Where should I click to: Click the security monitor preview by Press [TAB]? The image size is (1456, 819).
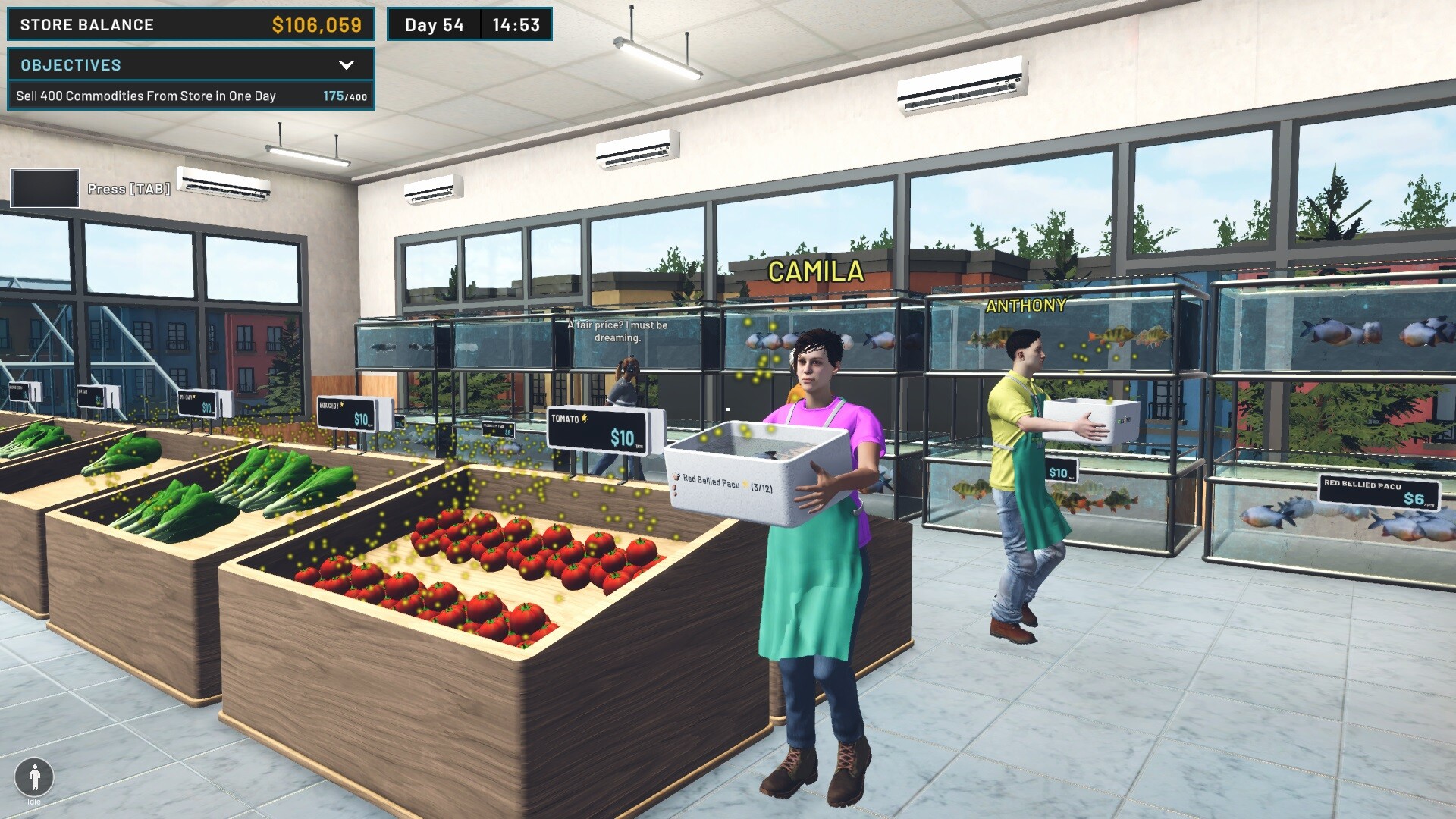(43, 186)
